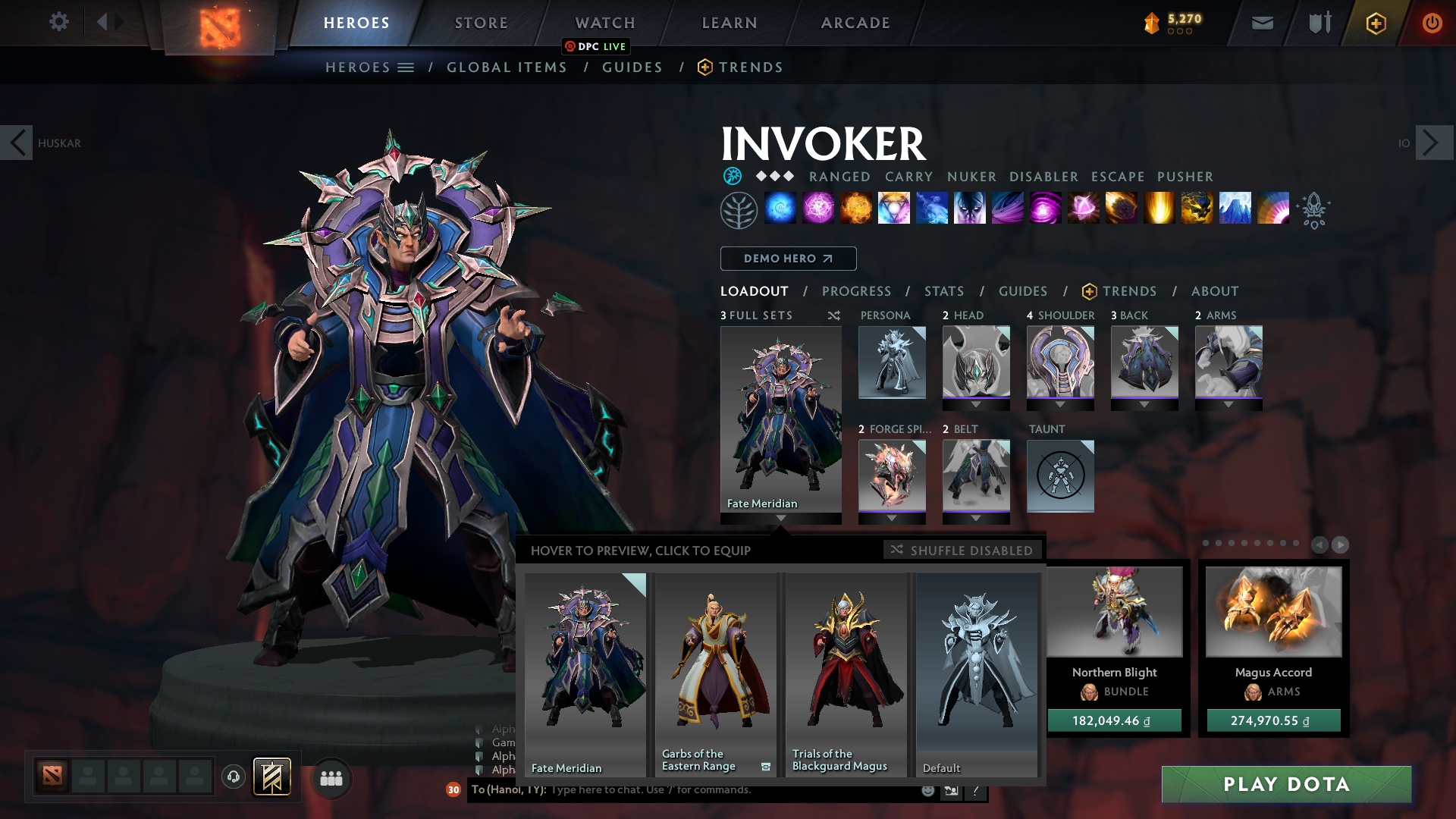Open the Arcade menu

(x=855, y=23)
